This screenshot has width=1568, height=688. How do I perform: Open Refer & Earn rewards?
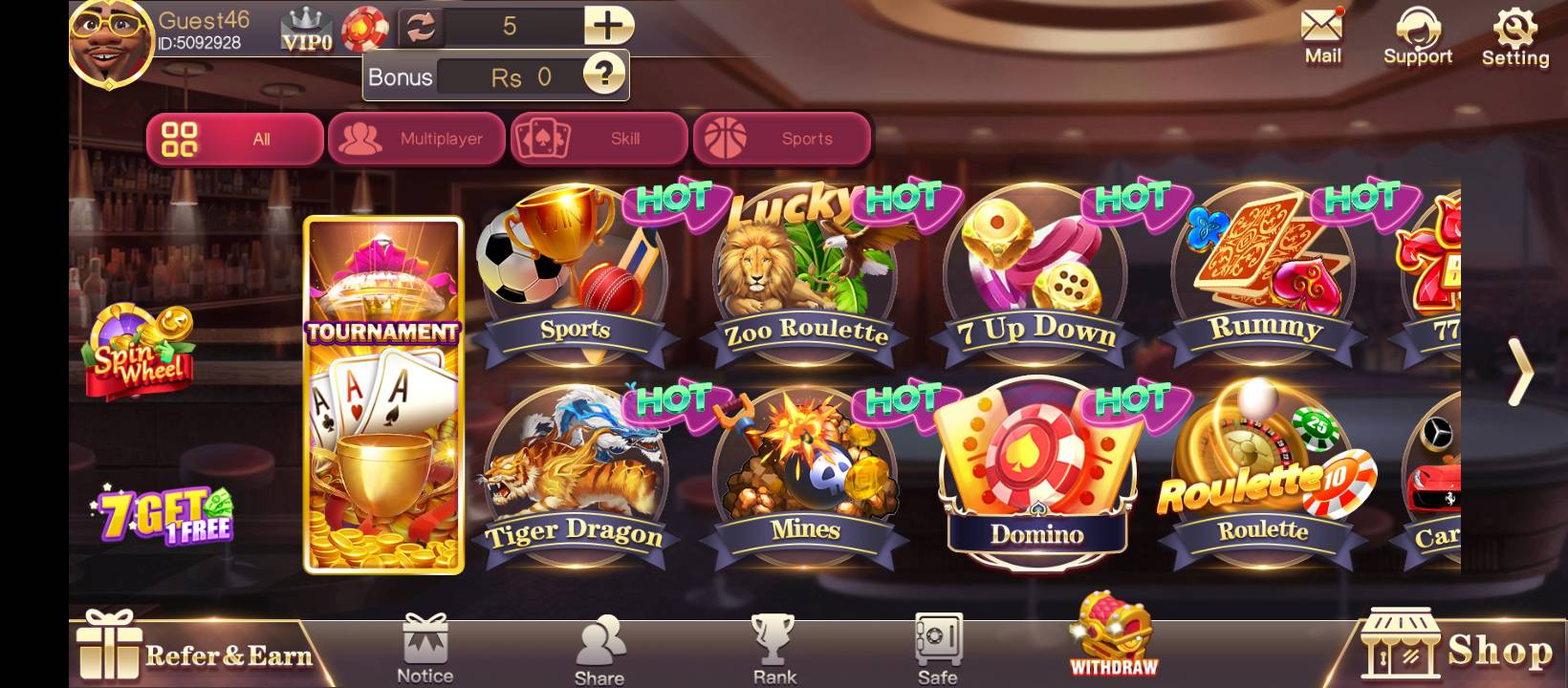pyautogui.click(x=191, y=650)
